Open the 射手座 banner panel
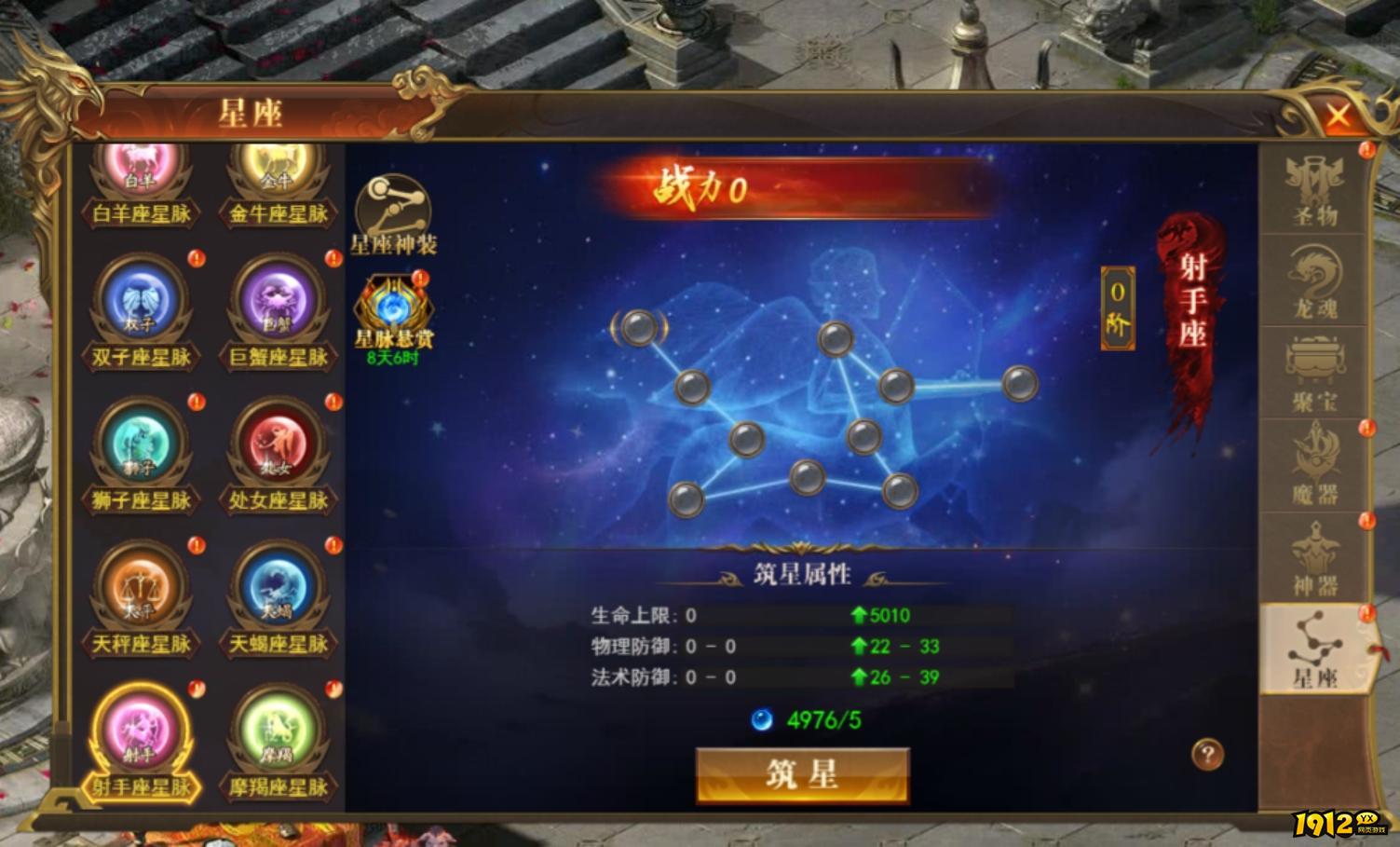This screenshot has height=847, width=1400. (1193, 307)
